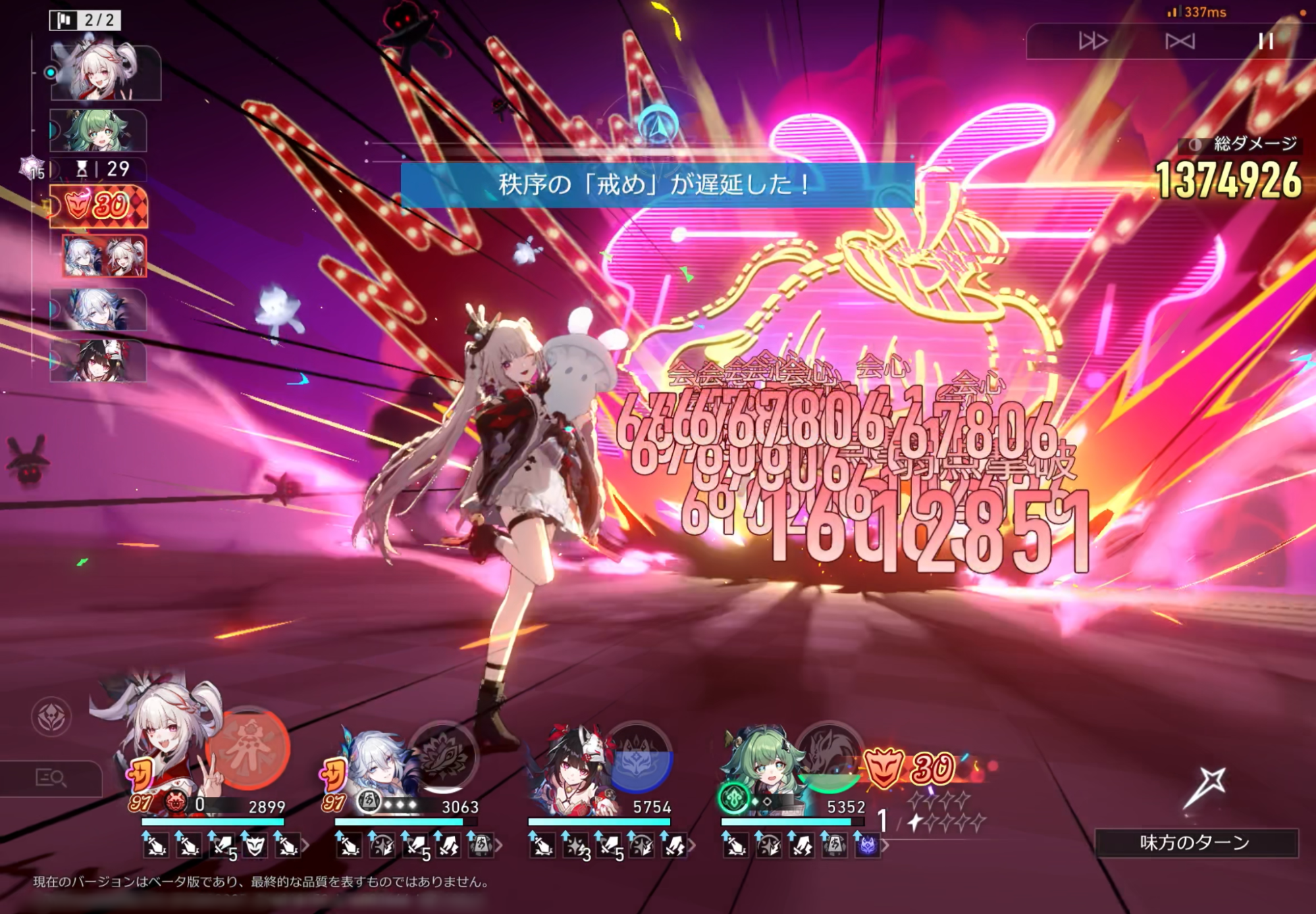Click the round emblem button above the magnifier
Image resolution: width=1316 pixels, height=914 pixels.
tap(51, 717)
